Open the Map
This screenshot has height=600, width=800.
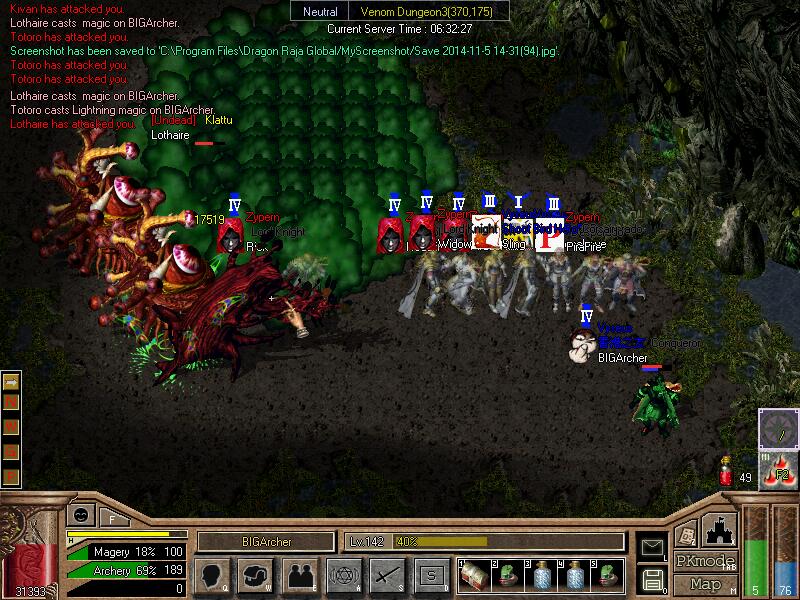705,584
